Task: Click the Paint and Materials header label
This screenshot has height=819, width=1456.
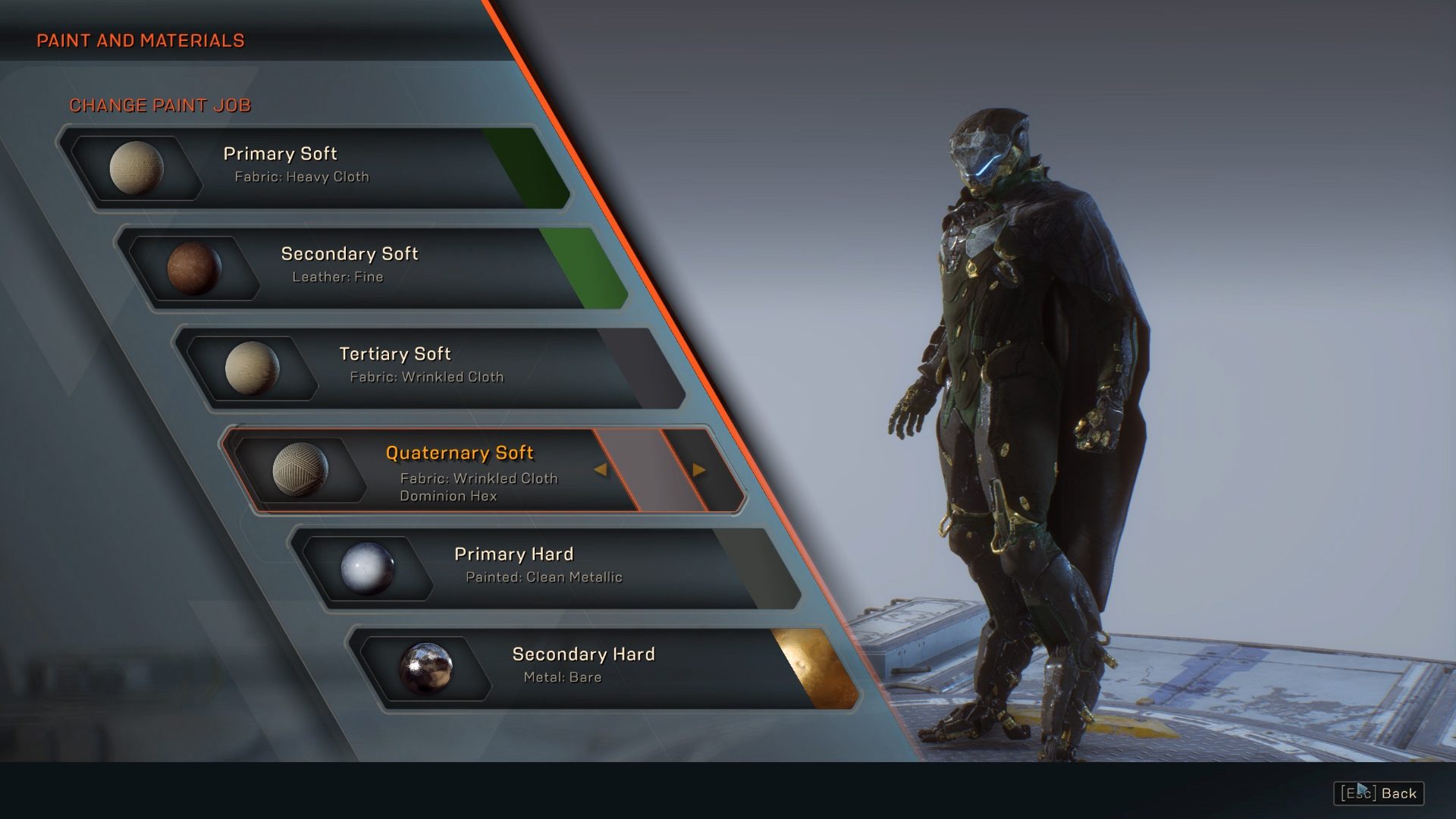Action: click(x=141, y=41)
